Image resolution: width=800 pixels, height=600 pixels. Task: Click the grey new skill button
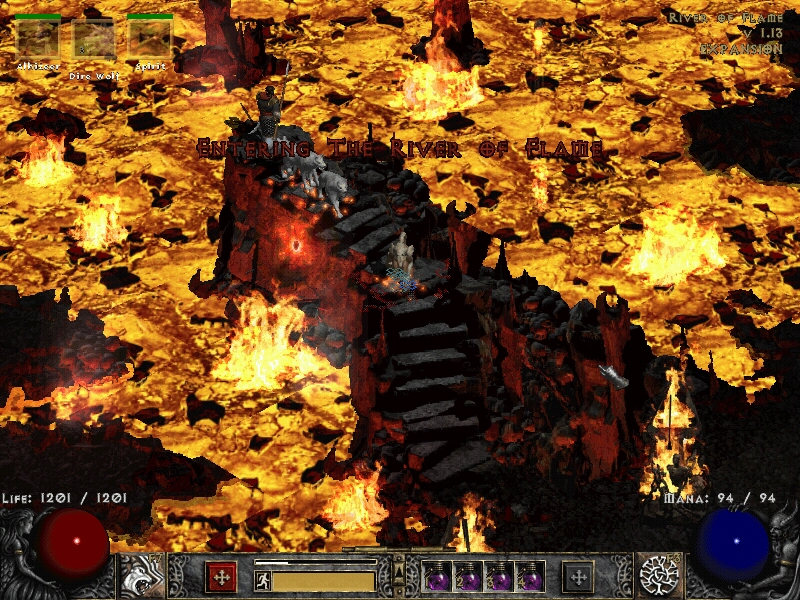(x=578, y=577)
